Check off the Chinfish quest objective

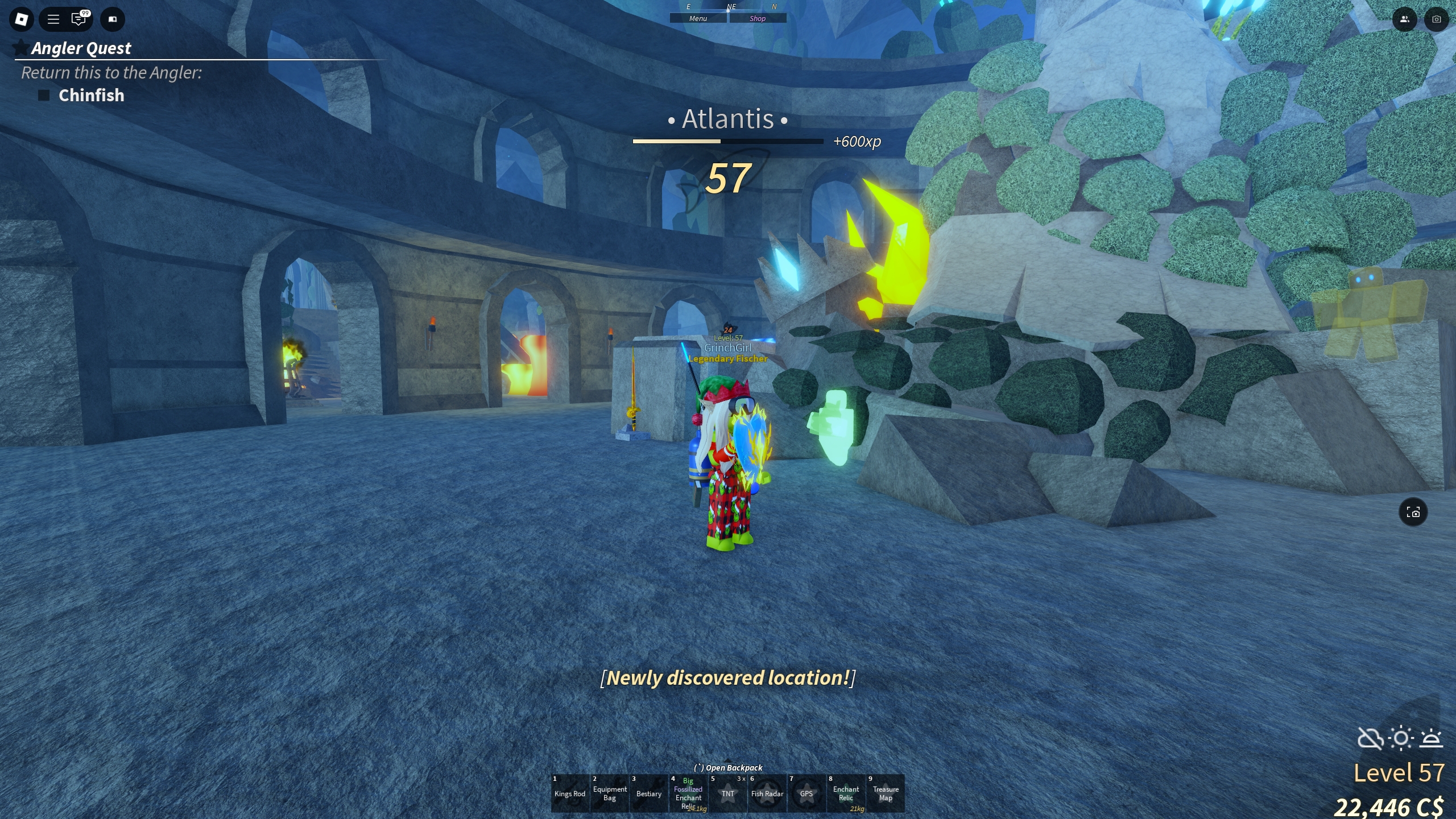[43, 95]
